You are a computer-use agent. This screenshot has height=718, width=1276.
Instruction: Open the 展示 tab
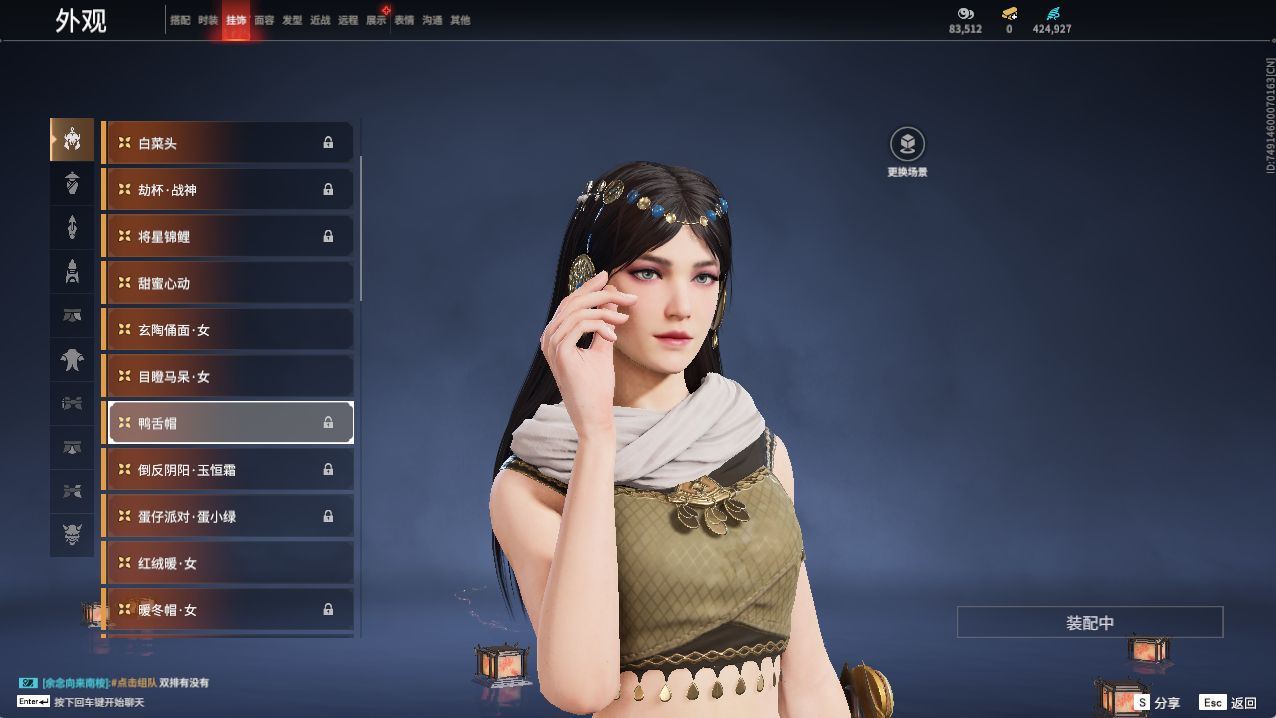pos(376,20)
